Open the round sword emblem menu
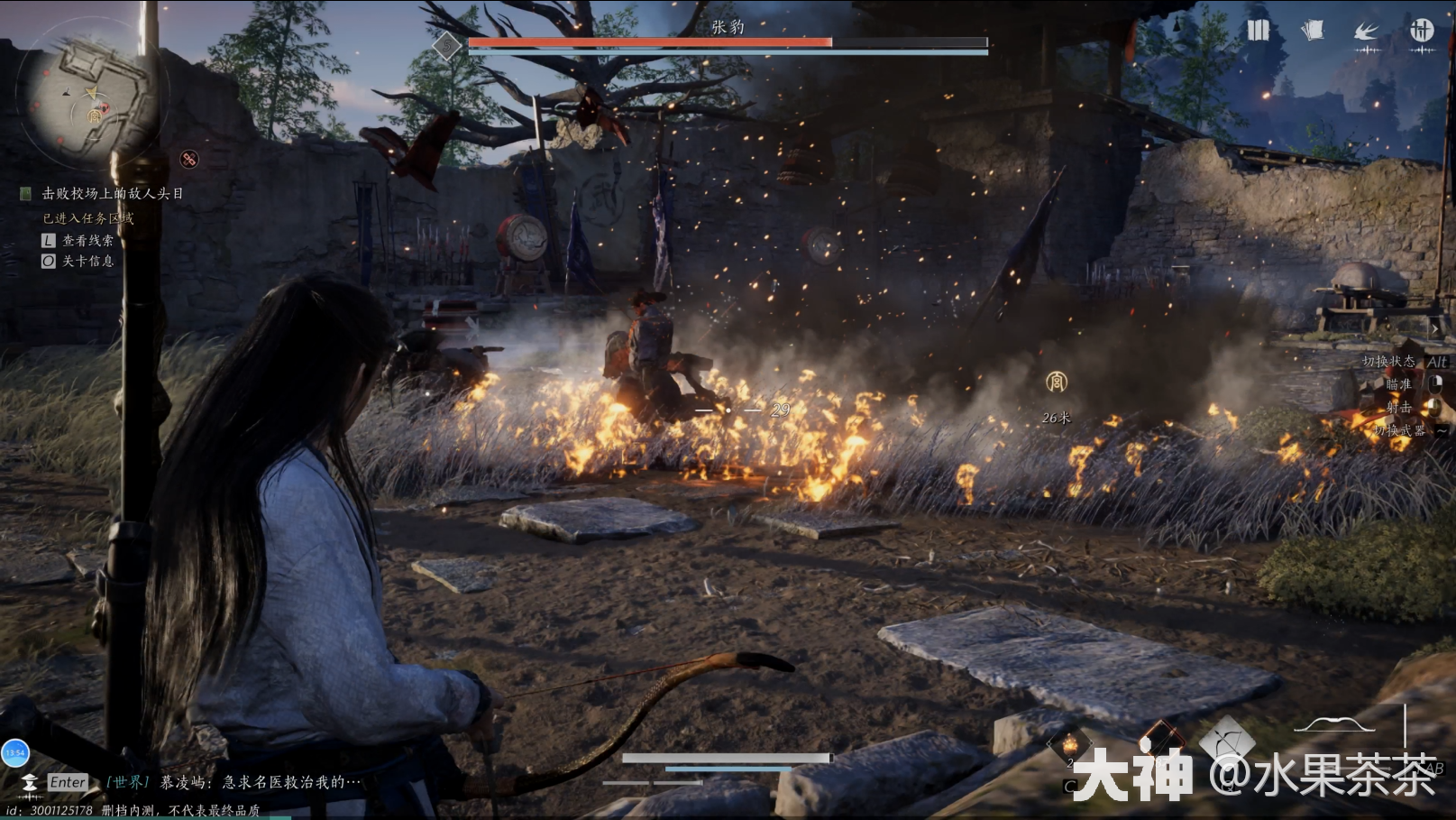1456x820 pixels. [1422, 31]
